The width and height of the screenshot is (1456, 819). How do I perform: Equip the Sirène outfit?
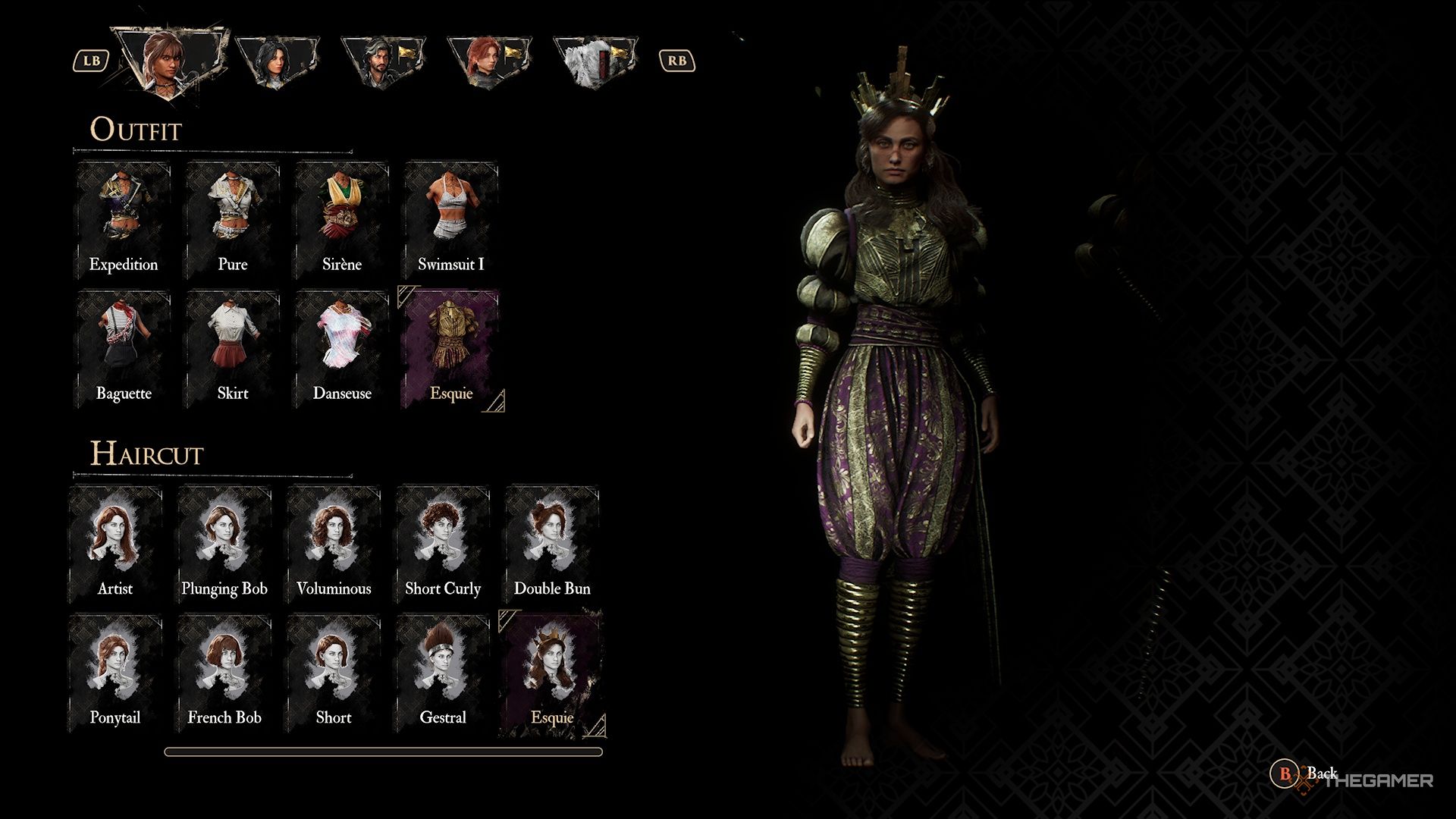point(342,220)
